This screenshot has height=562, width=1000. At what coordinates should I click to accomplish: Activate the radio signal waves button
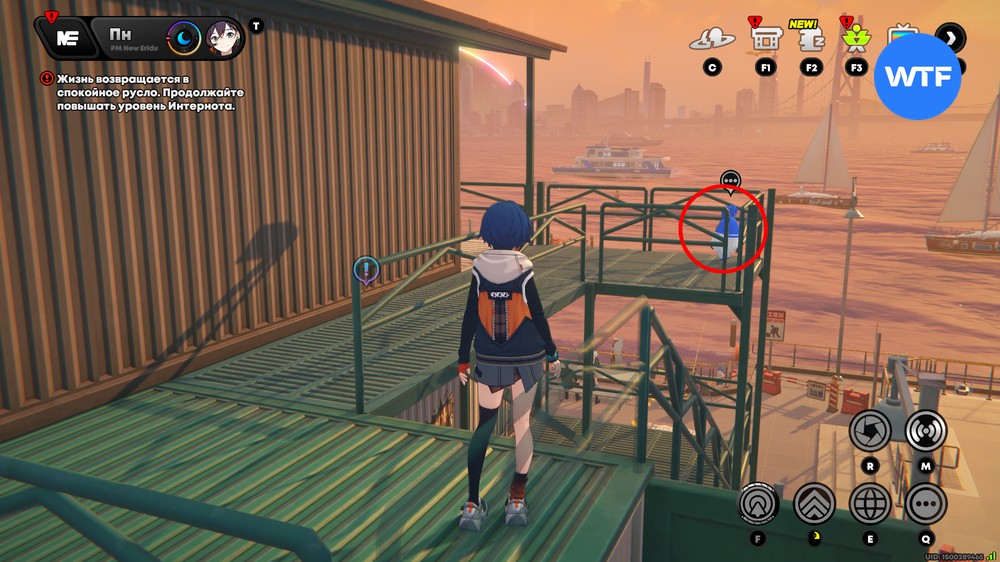coord(926,431)
